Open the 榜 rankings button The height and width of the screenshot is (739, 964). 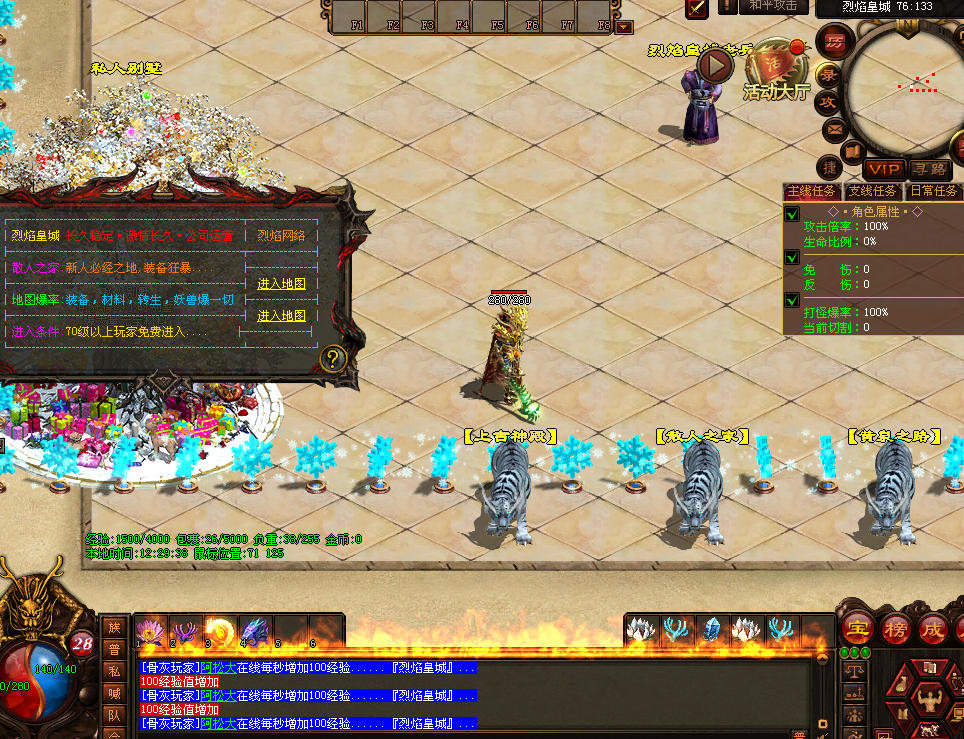click(x=895, y=629)
